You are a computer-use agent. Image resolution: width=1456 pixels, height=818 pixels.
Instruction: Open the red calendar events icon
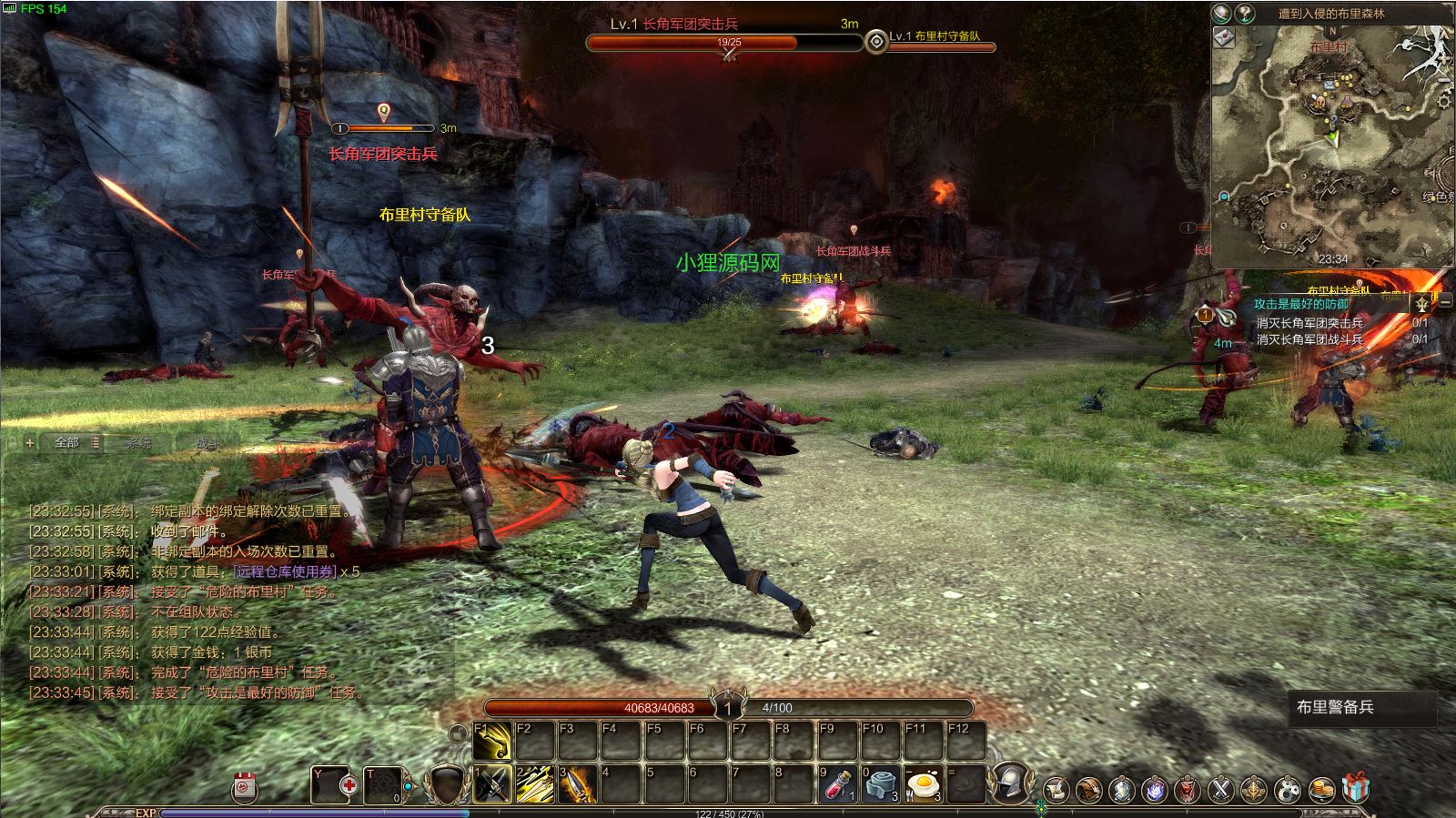tap(244, 787)
